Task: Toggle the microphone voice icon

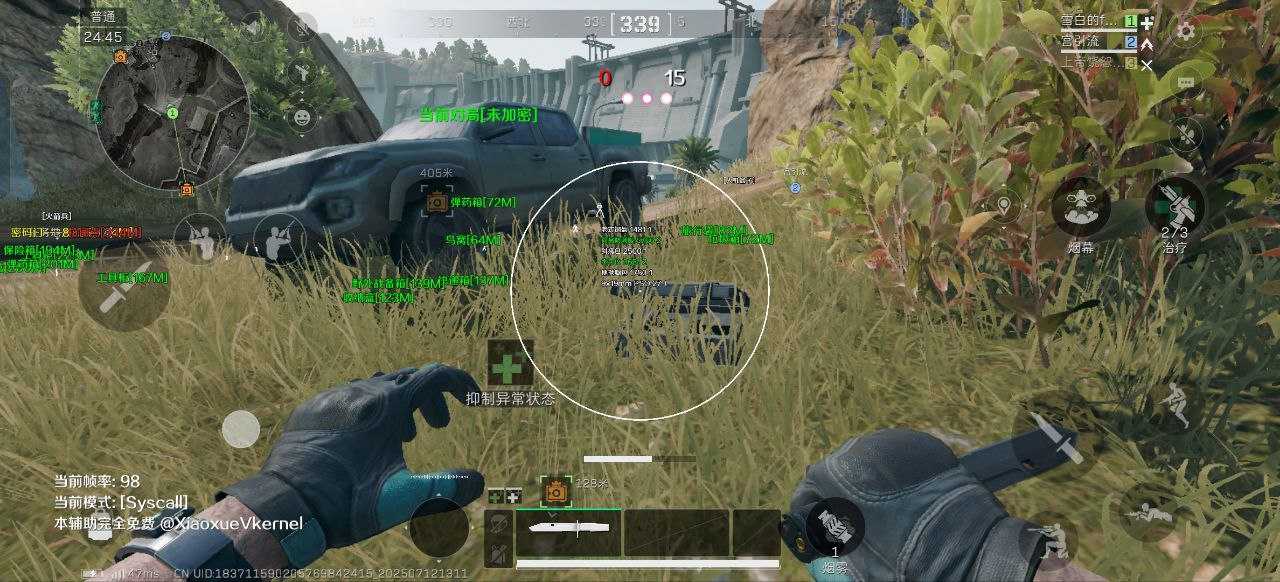Action: point(302,26)
